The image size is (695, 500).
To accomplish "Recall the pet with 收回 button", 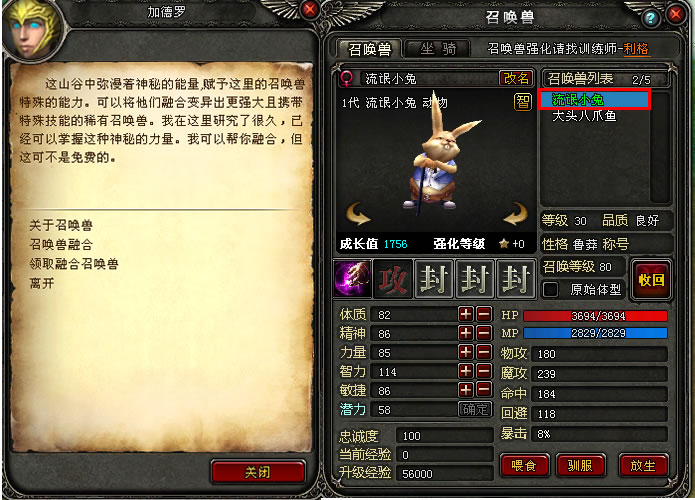I will click(651, 279).
